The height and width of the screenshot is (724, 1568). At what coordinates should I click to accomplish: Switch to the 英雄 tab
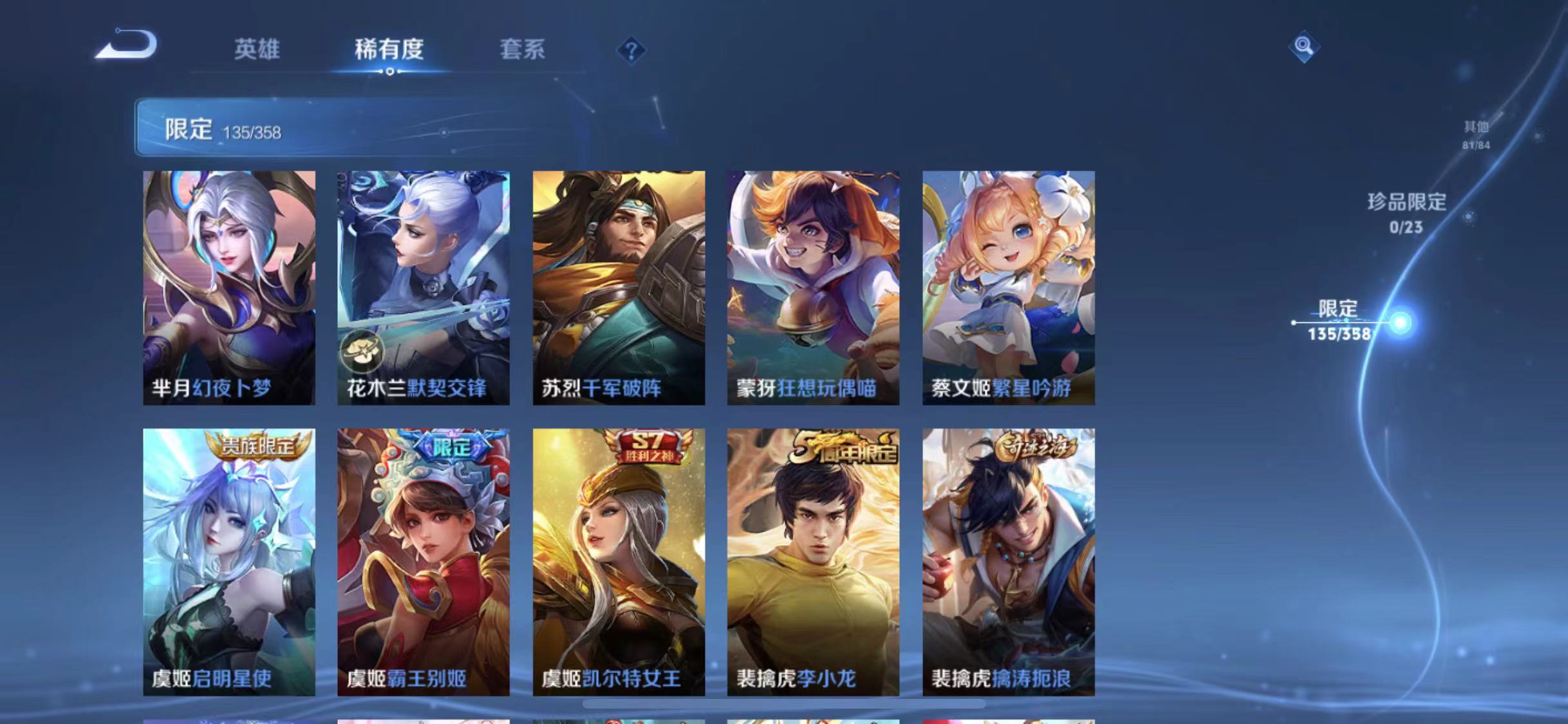[x=258, y=50]
